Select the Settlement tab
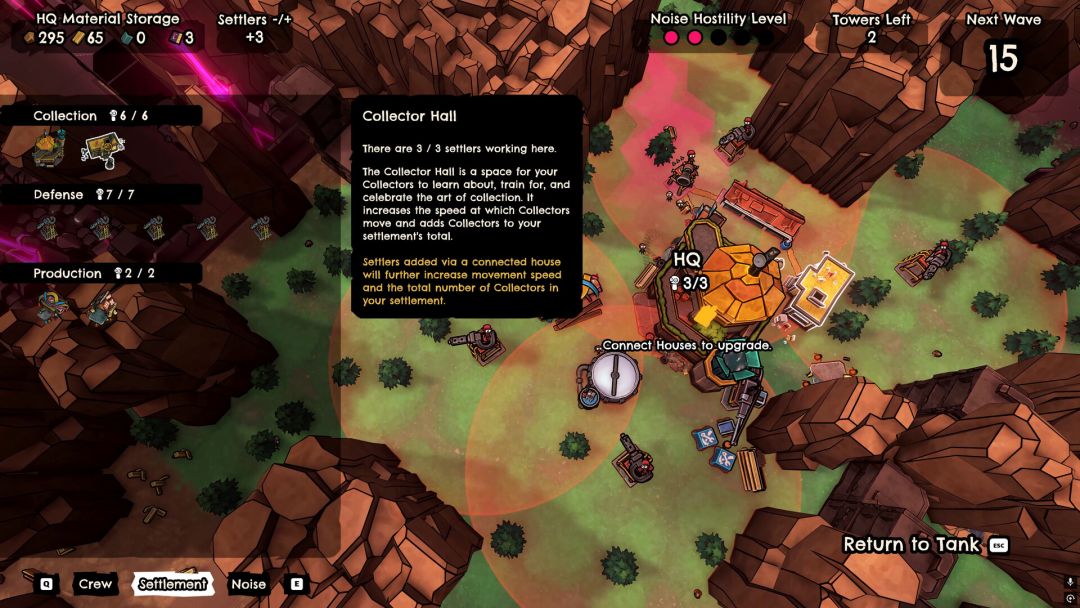 (173, 584)
